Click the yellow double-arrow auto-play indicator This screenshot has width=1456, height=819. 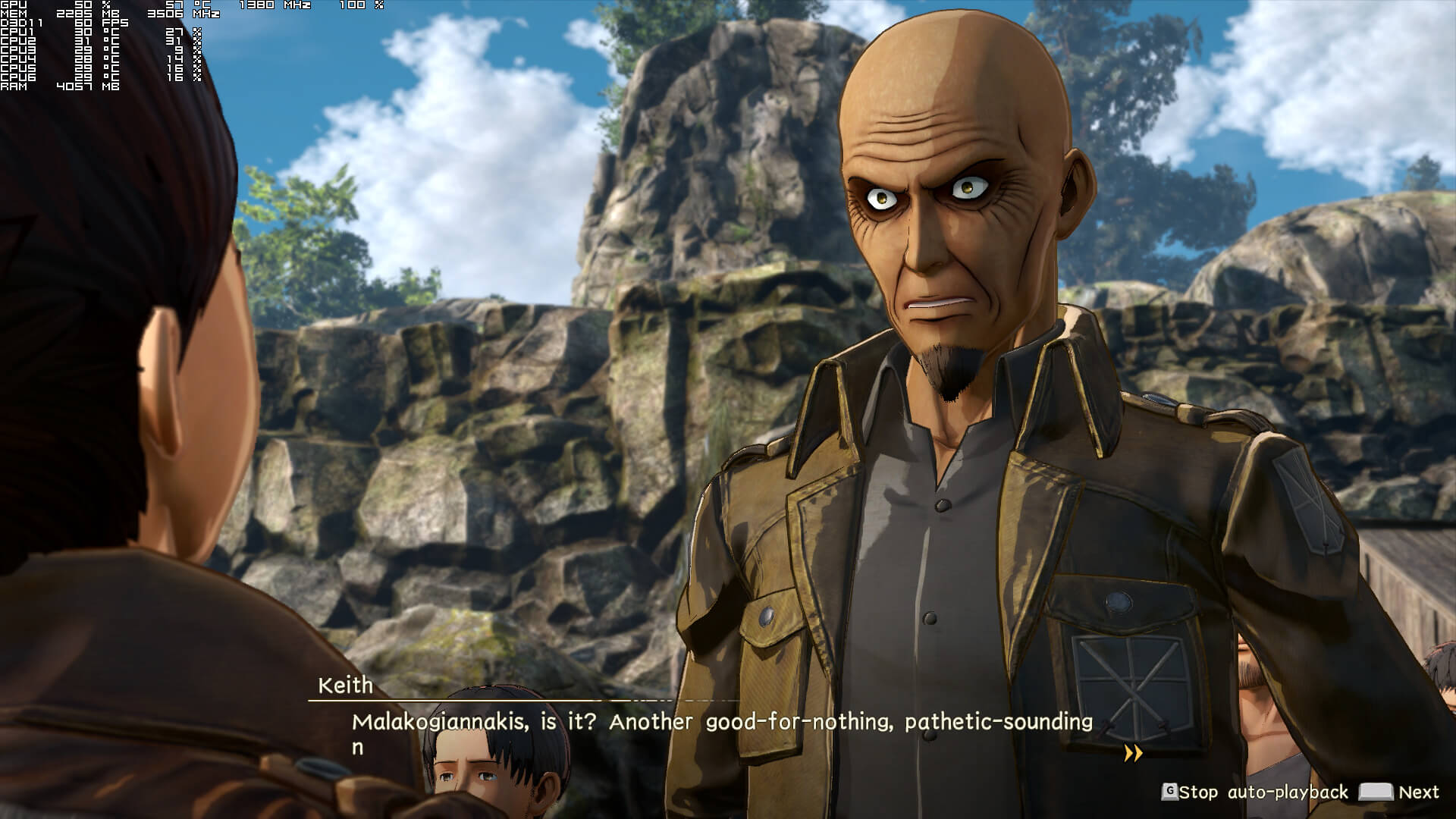pos(1133,753)
